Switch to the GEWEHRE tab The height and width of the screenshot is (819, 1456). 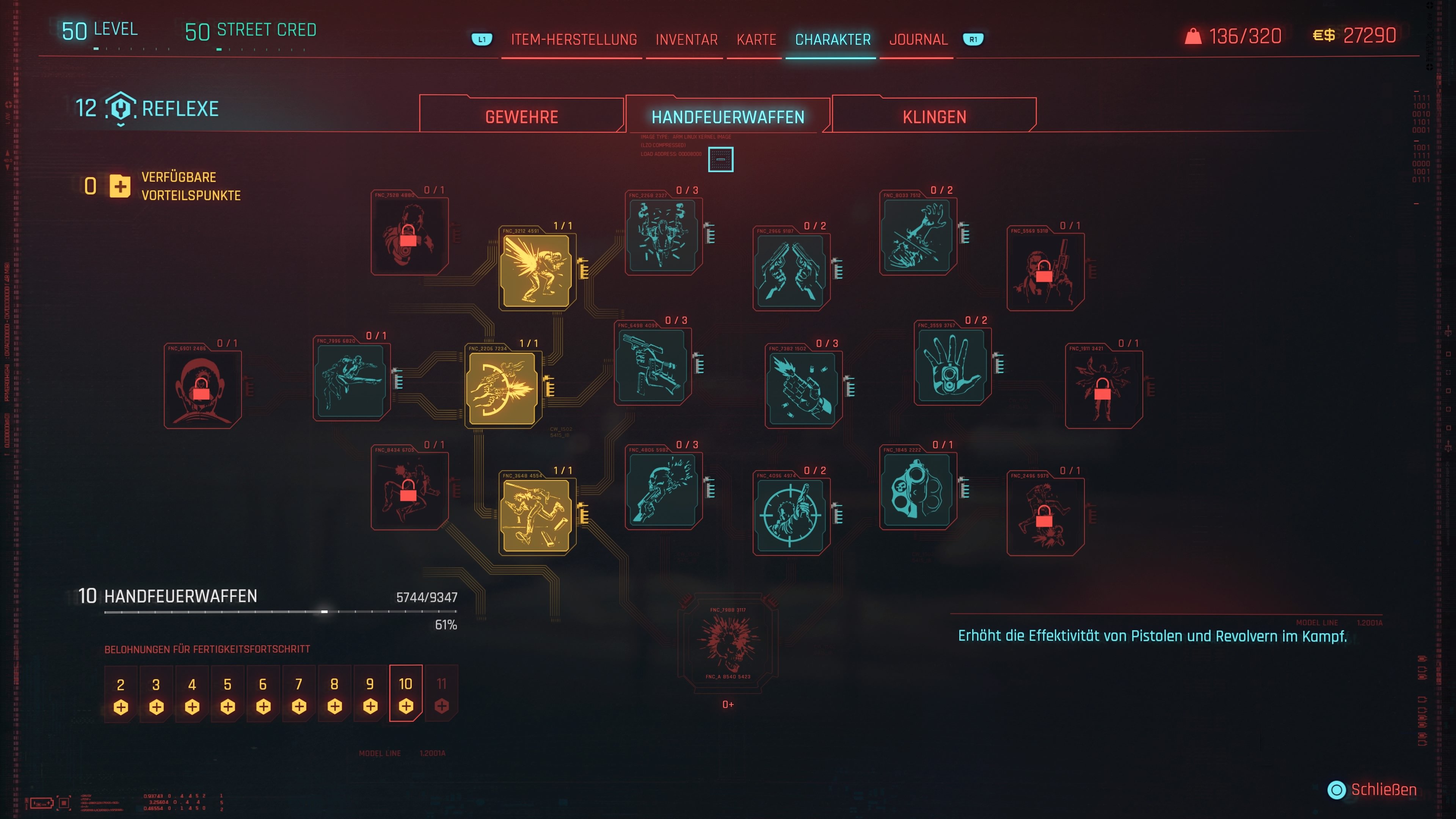(521, 116)
